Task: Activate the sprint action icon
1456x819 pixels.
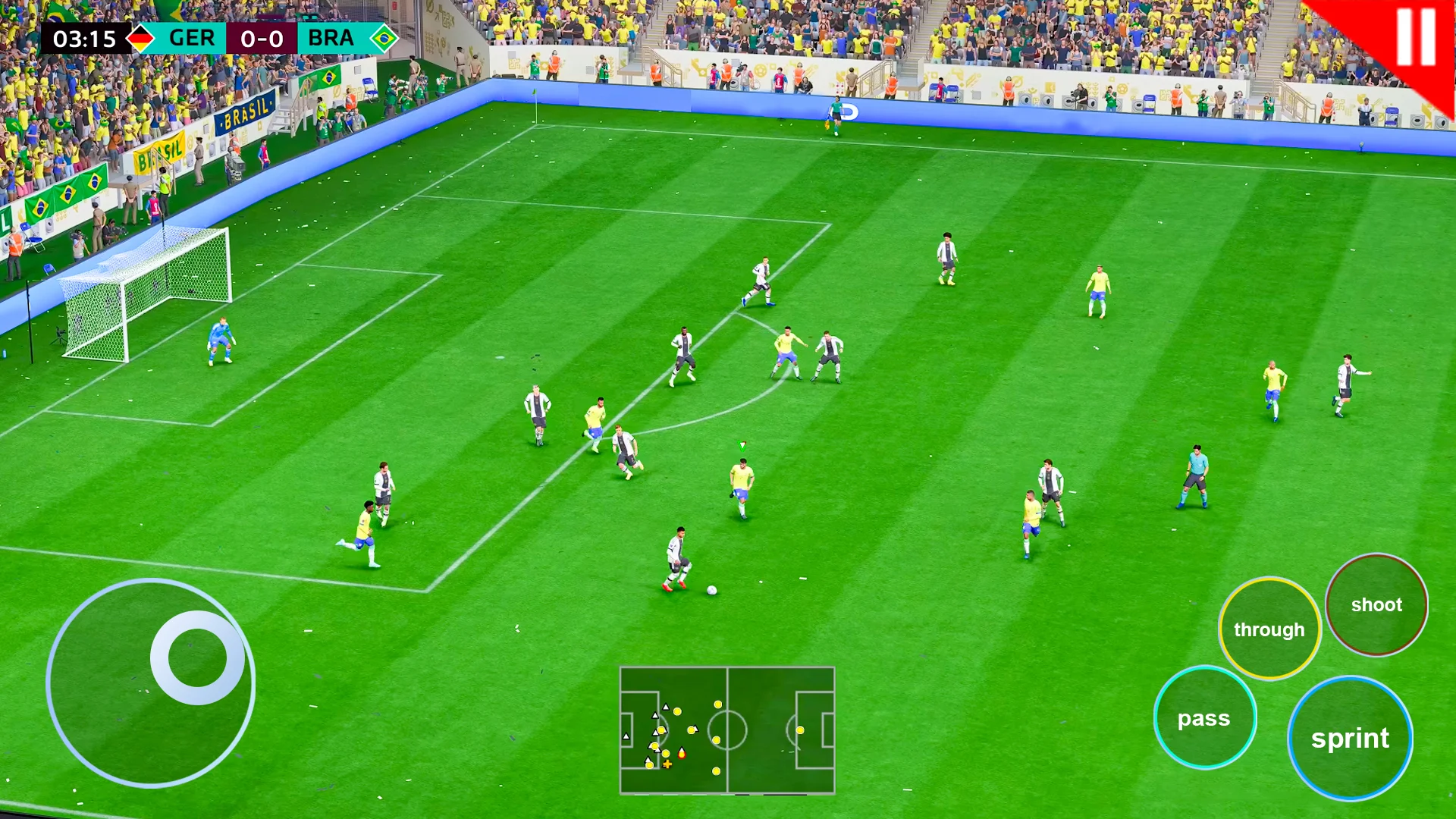Action: point(1351,738)
